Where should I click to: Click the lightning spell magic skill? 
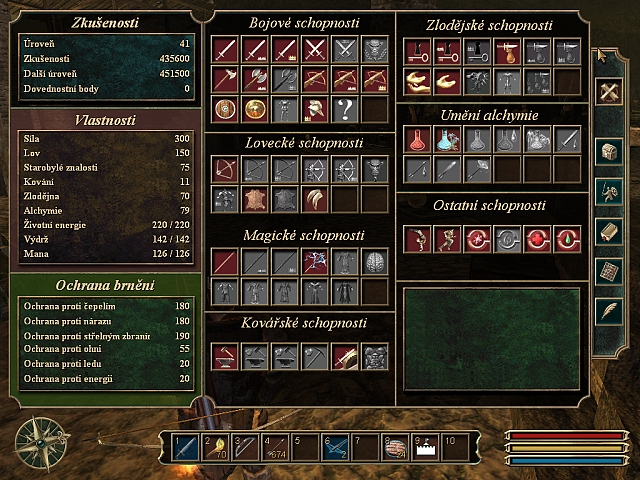(x=315, y=262)
